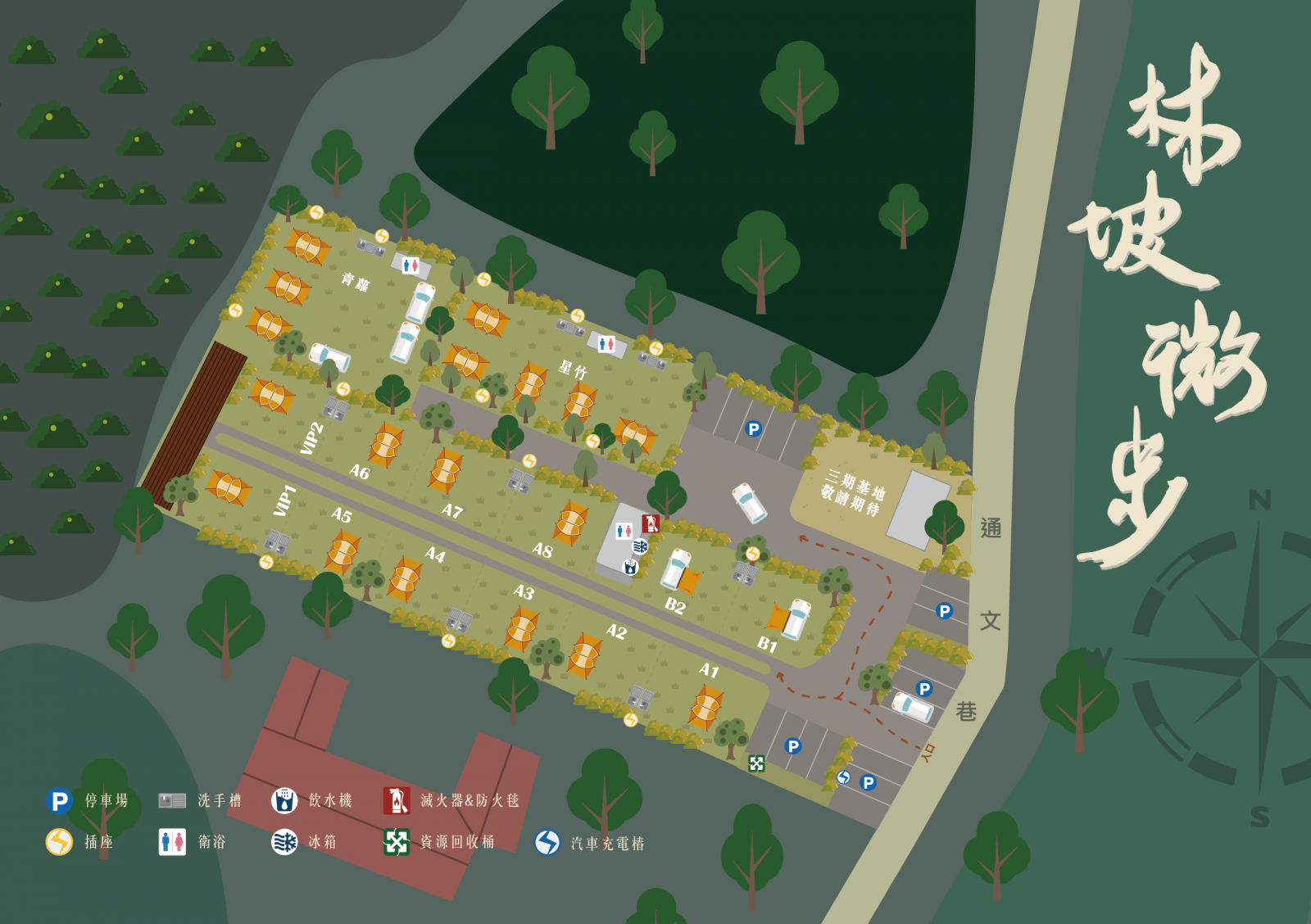Image resolution: width=1311 pixels, height=924 pixels.
Task: Select the 衛浴 bathroom legend entry
Action: click(192, 841)
